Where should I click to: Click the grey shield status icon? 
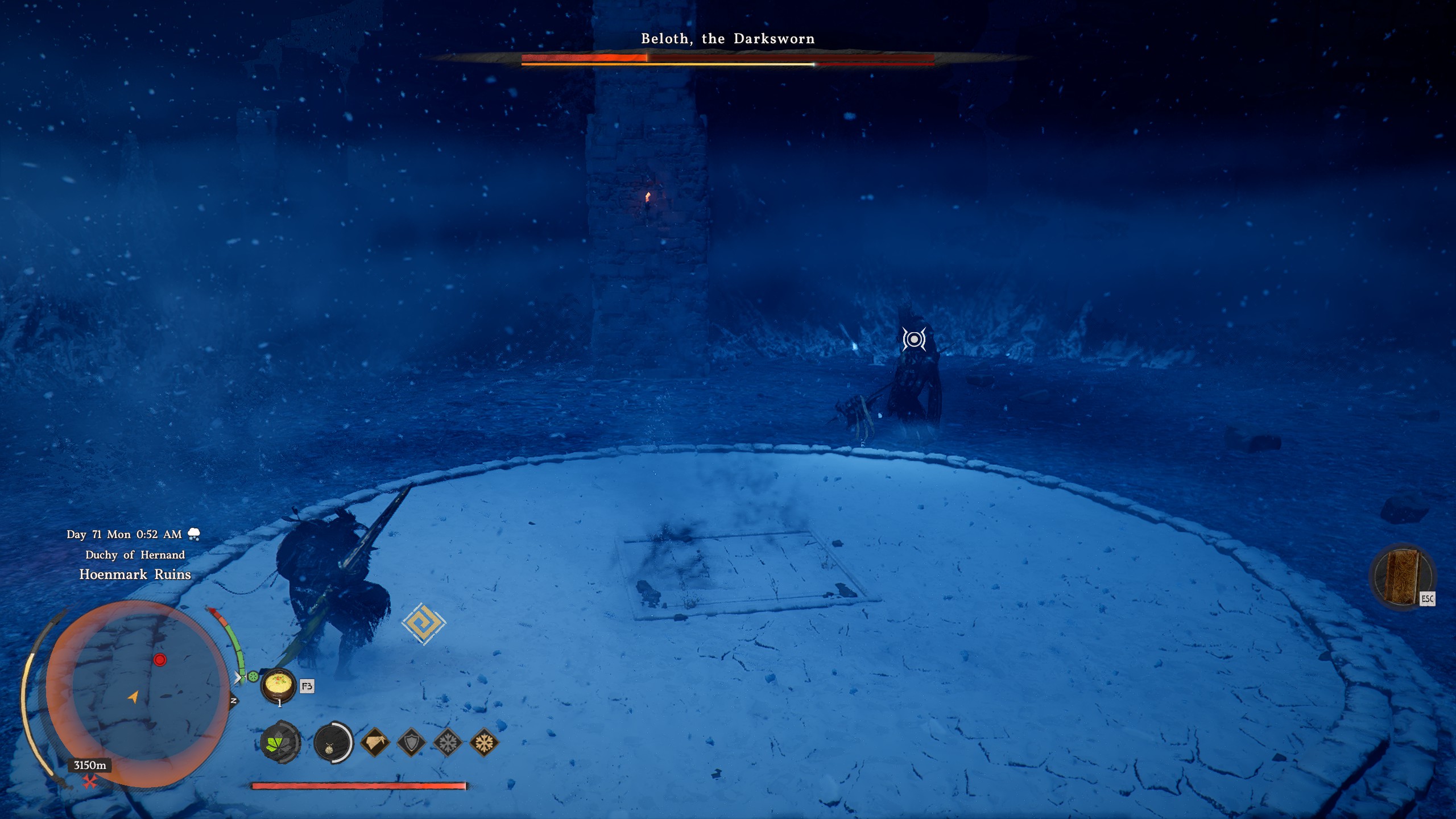(411, 742)
